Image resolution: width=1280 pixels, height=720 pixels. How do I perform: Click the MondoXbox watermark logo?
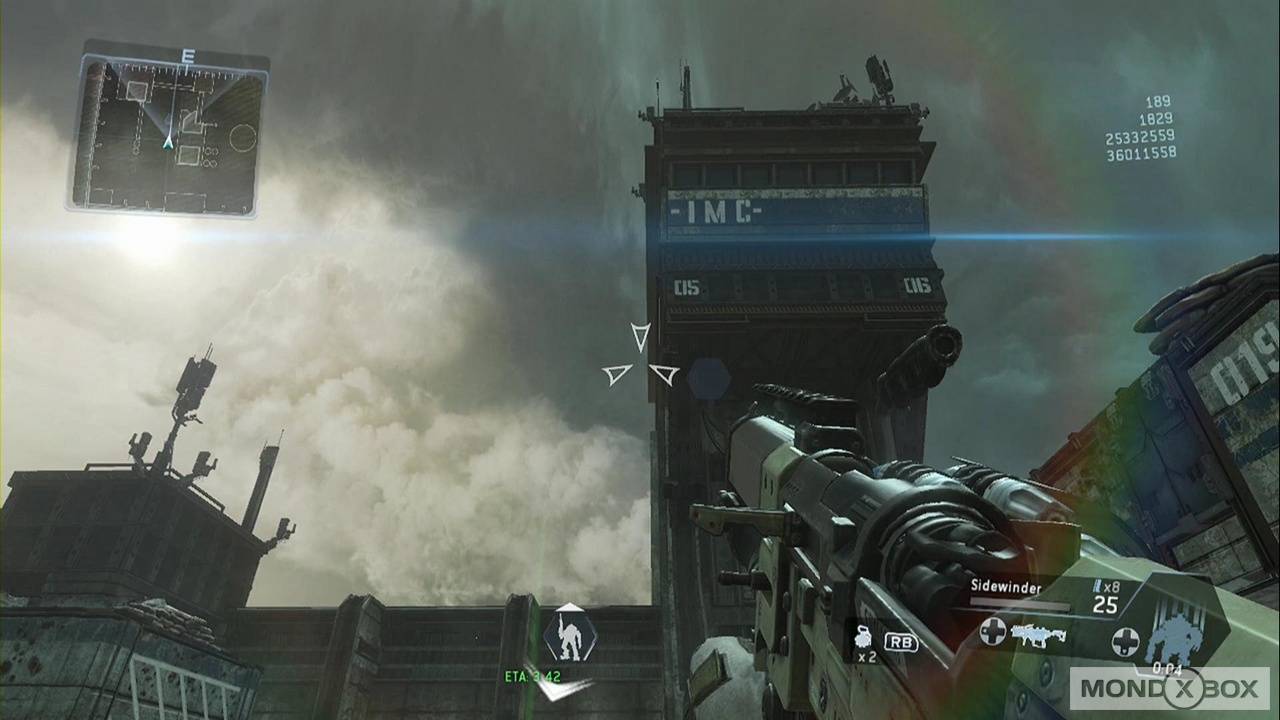point(1170,689)
